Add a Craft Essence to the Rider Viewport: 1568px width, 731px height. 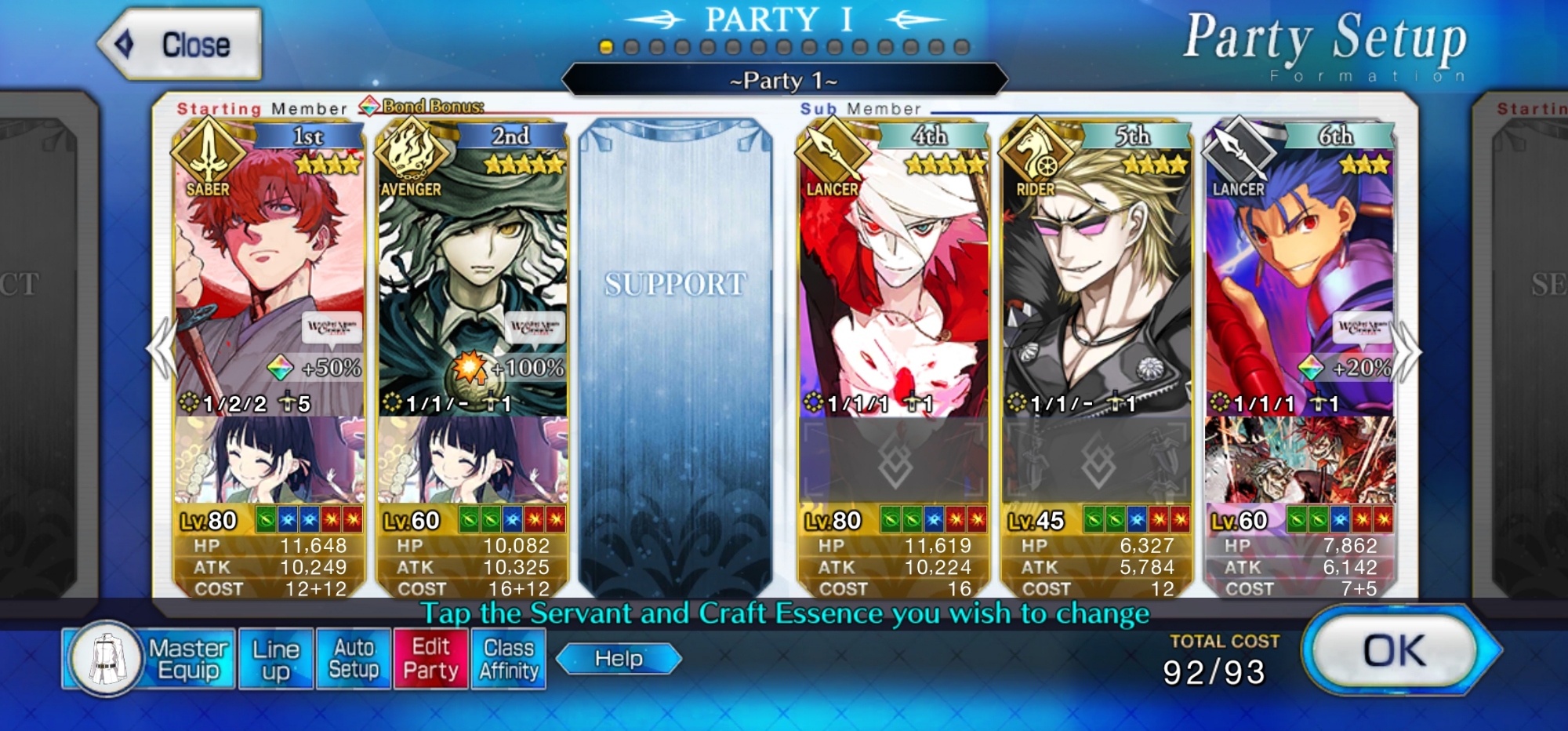tap(1096, 461)
